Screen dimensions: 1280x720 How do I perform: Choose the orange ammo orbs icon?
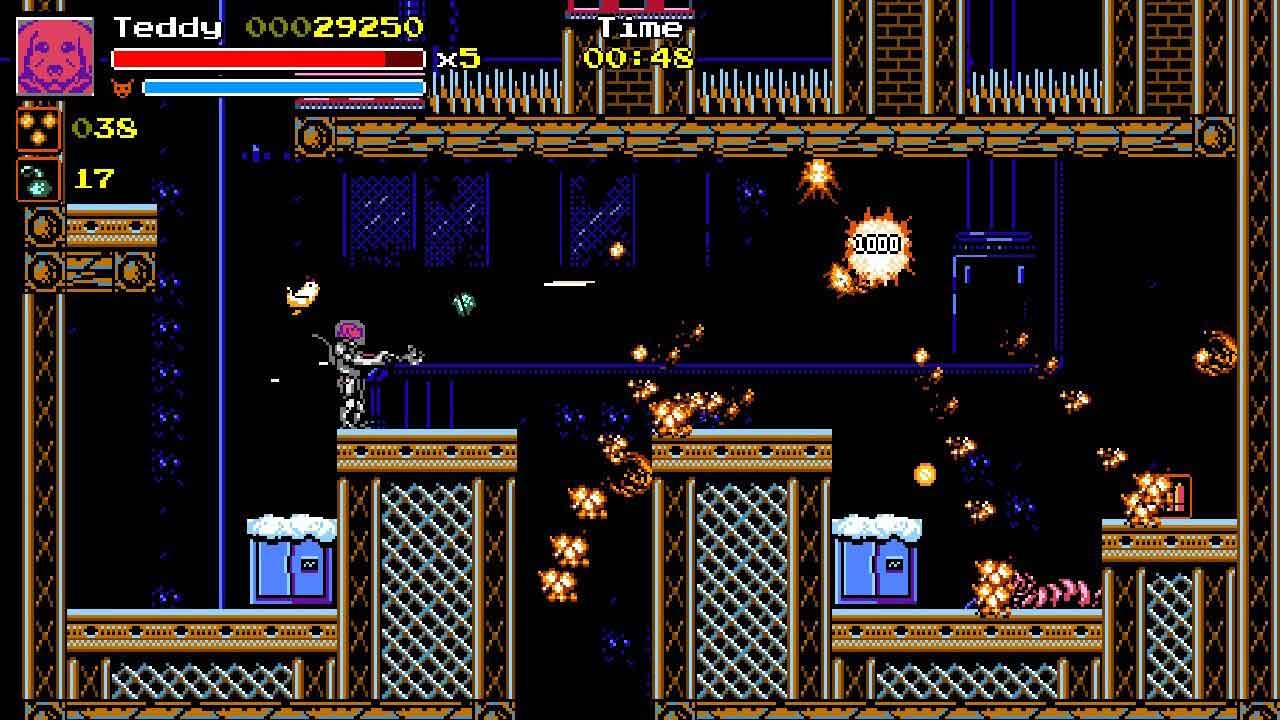38,129
